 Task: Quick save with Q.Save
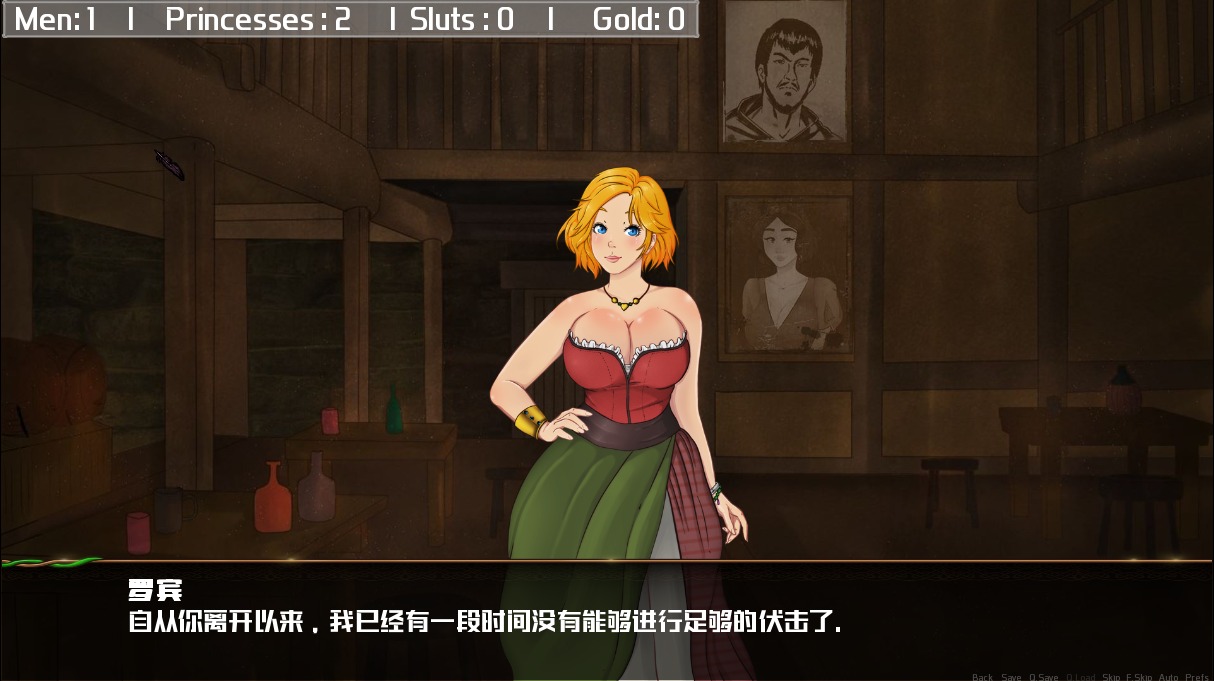[1043, 677]
